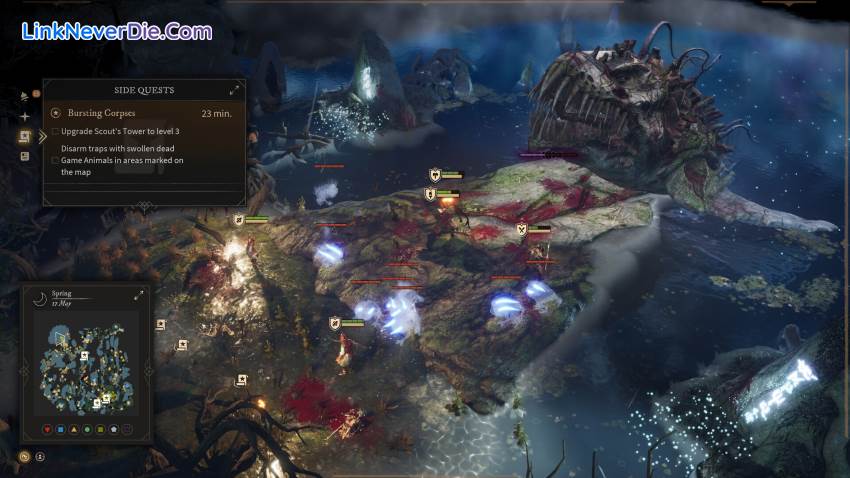Viewport: 850px width, 478px height.
Task: Expand the Side Quests panel
Action: click(x=235, y=89)
